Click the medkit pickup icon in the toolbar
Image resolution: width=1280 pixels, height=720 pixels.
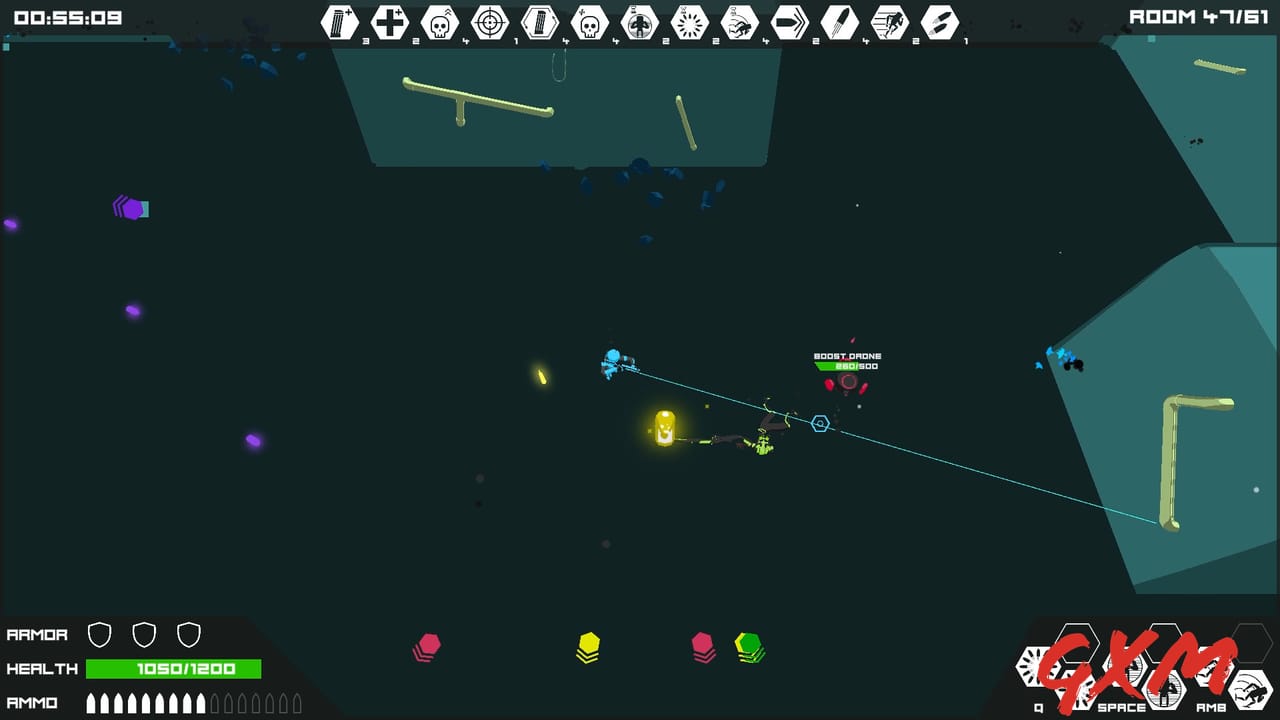pos(390,22)
